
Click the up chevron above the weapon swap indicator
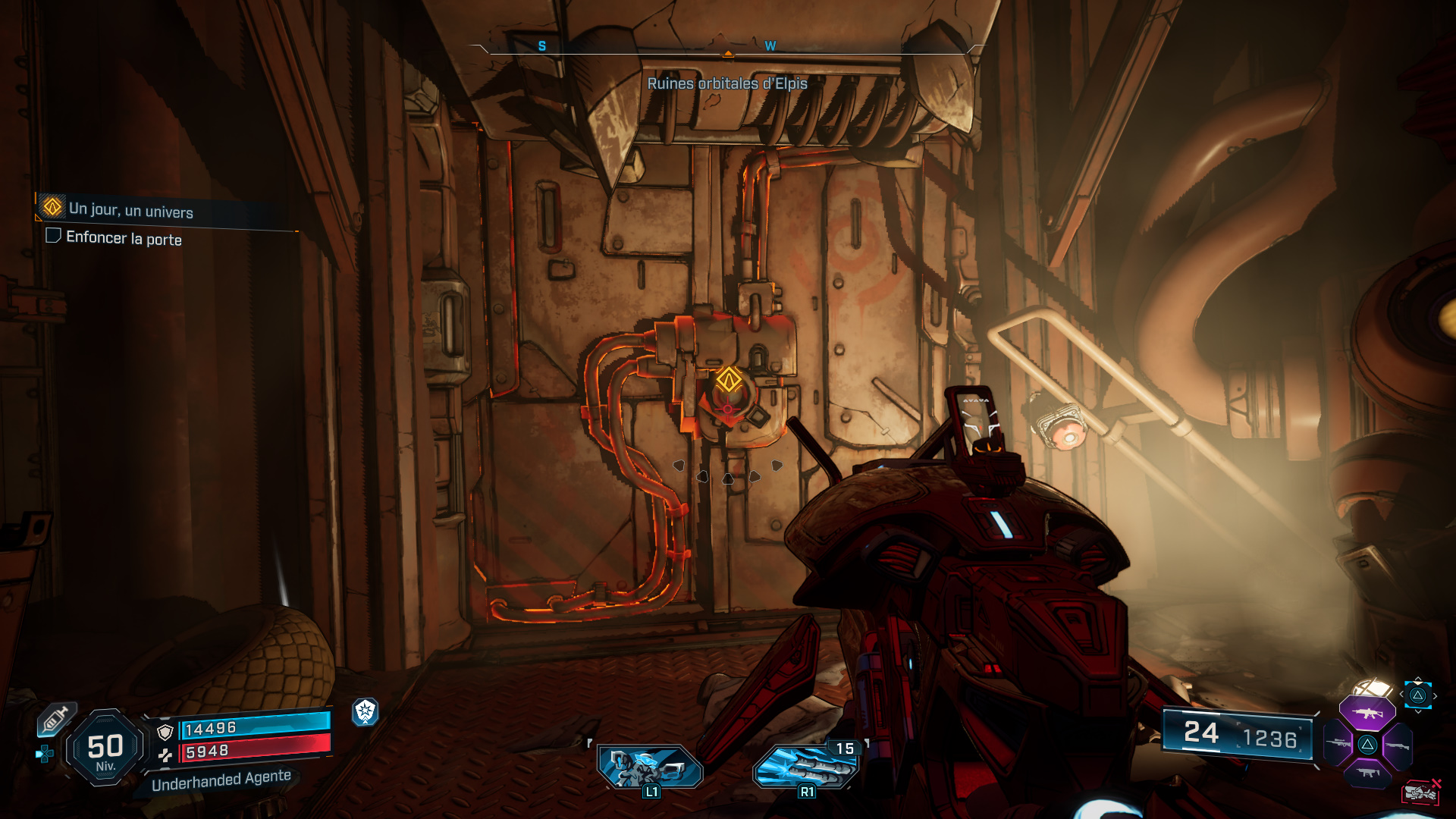click(1418, 677)
